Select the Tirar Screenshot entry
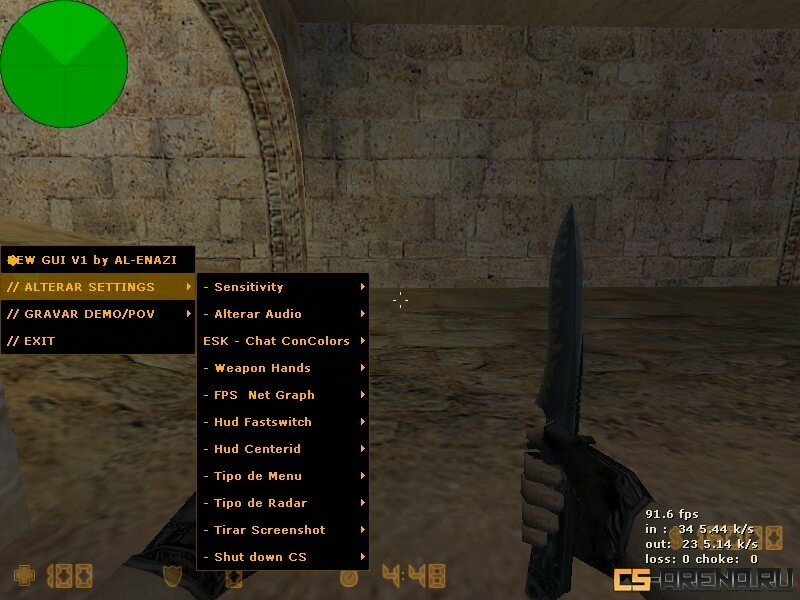 (x=283, y=530)
